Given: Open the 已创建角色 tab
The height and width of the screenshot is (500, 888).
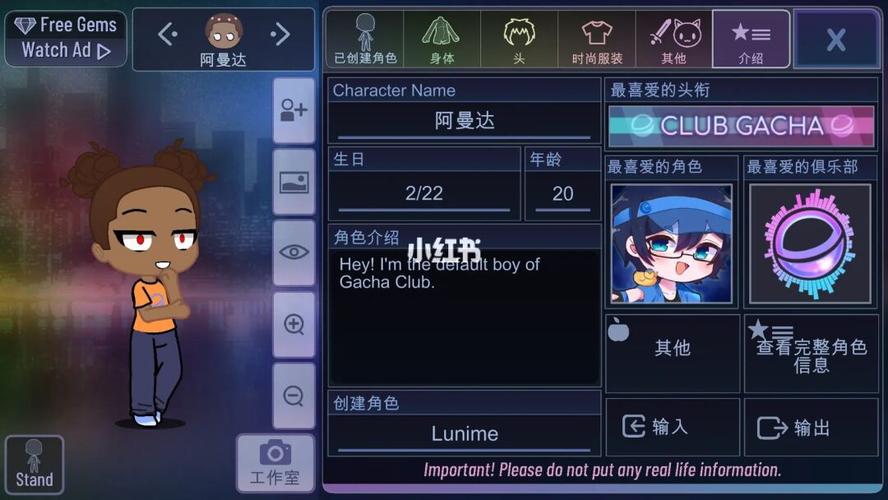Looking at the screenshot, I should [365, 40].
